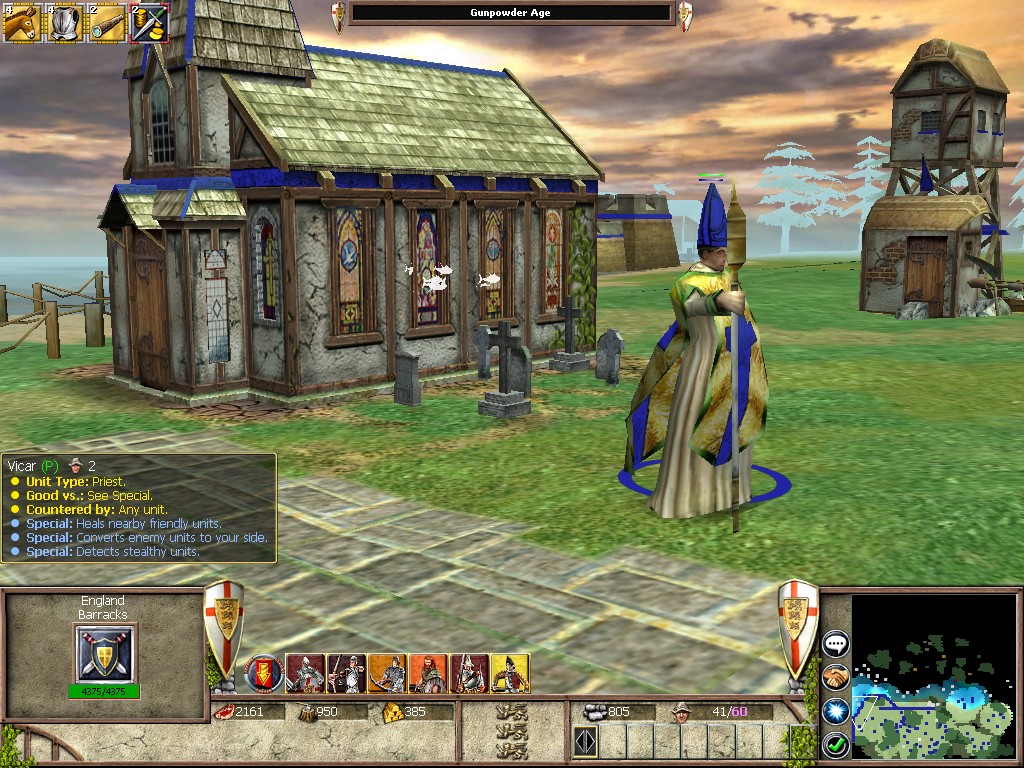This screenshot has height=768, width=1024.
Task: Click the production queue arrows toggle
Action: click(584, 742)
